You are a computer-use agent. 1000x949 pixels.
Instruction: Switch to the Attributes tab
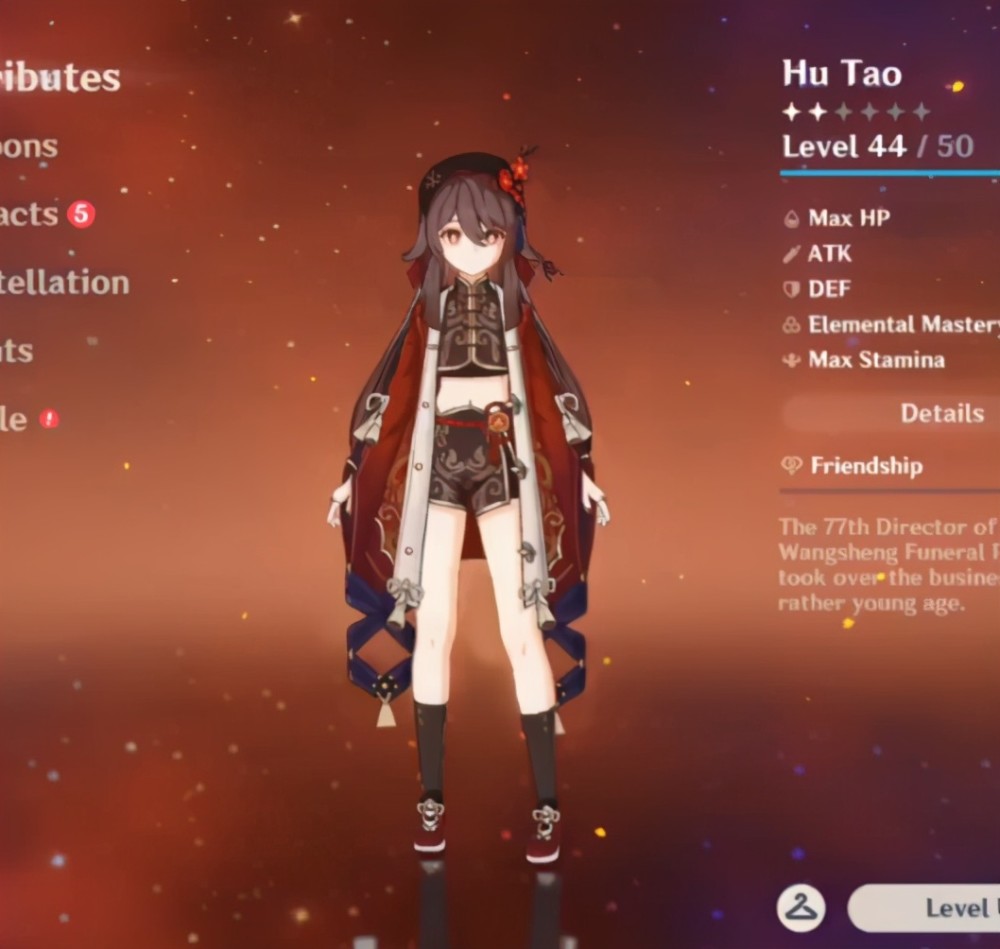pos(60,79)
